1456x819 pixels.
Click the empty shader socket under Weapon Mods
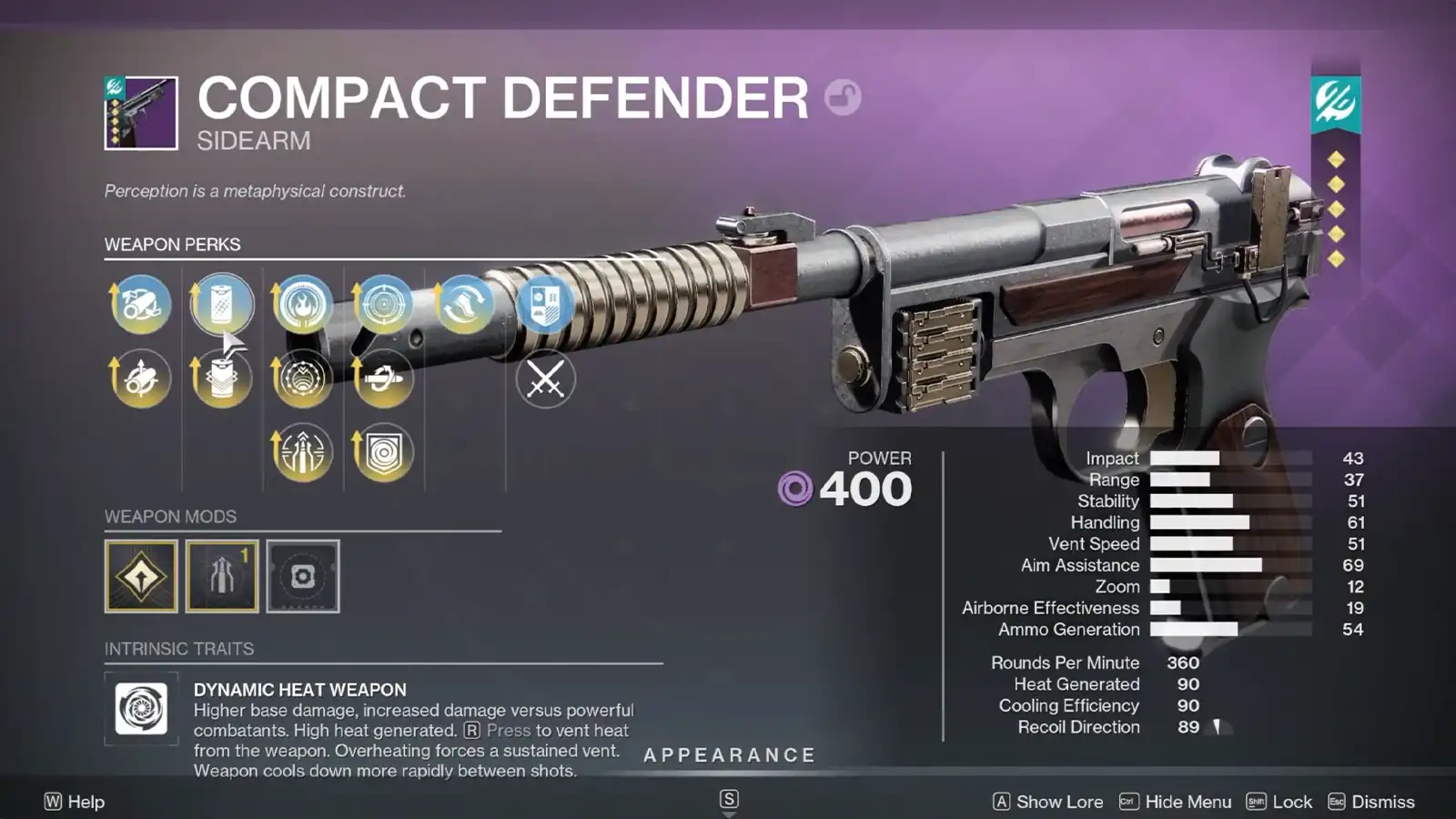click(302, 576)
